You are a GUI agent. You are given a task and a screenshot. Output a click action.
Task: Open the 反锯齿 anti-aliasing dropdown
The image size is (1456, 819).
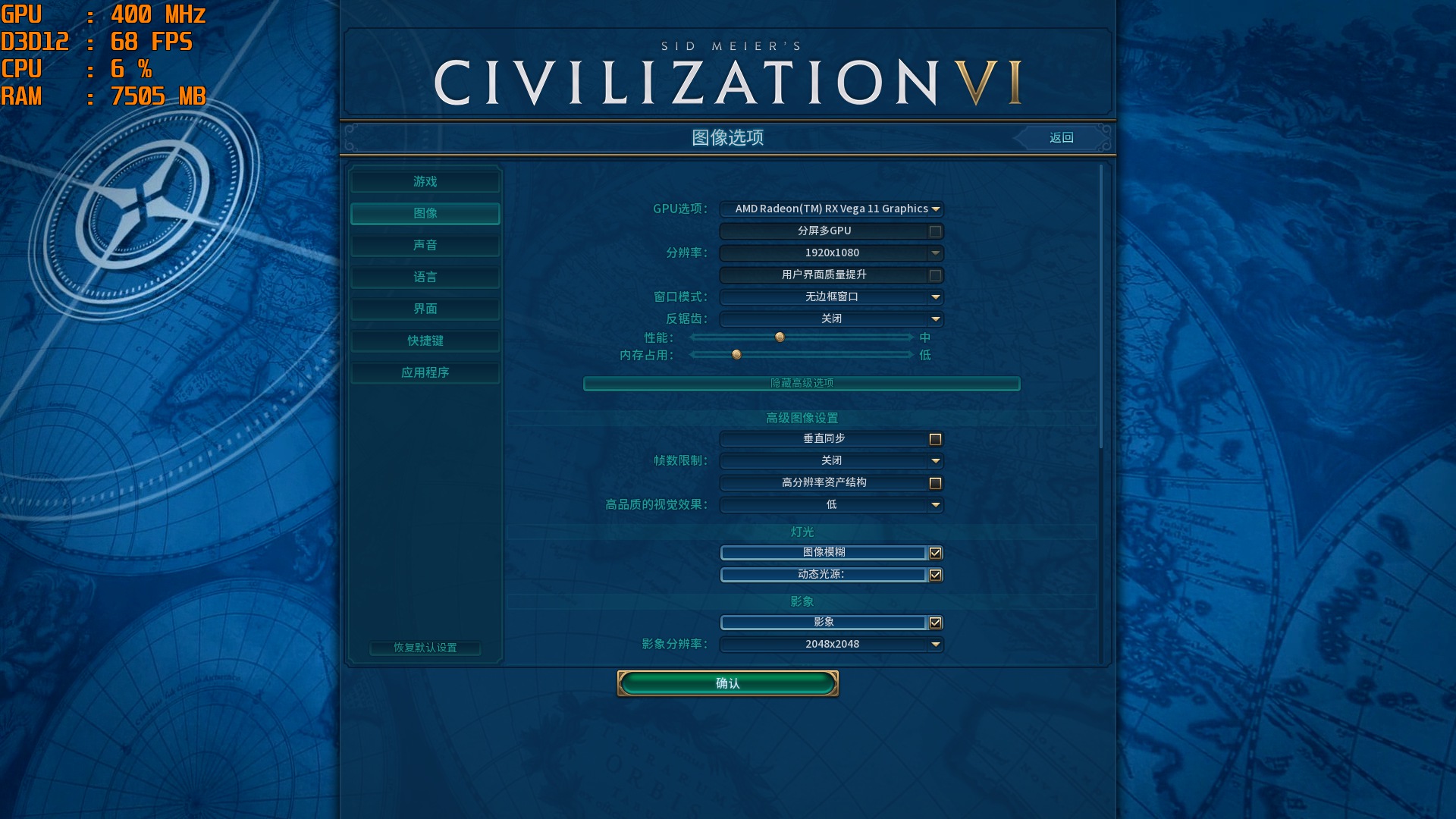[x=830, y=318]
